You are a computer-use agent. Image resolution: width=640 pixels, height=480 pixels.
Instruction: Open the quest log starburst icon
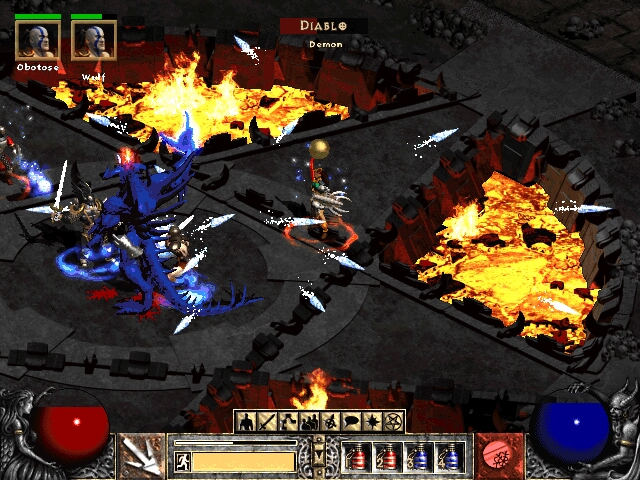point(372,421)
